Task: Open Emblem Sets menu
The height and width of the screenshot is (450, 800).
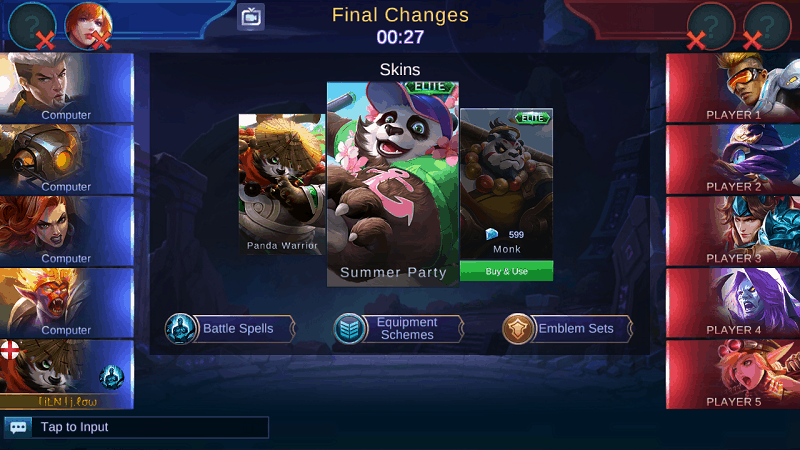Action: point(568,329)
